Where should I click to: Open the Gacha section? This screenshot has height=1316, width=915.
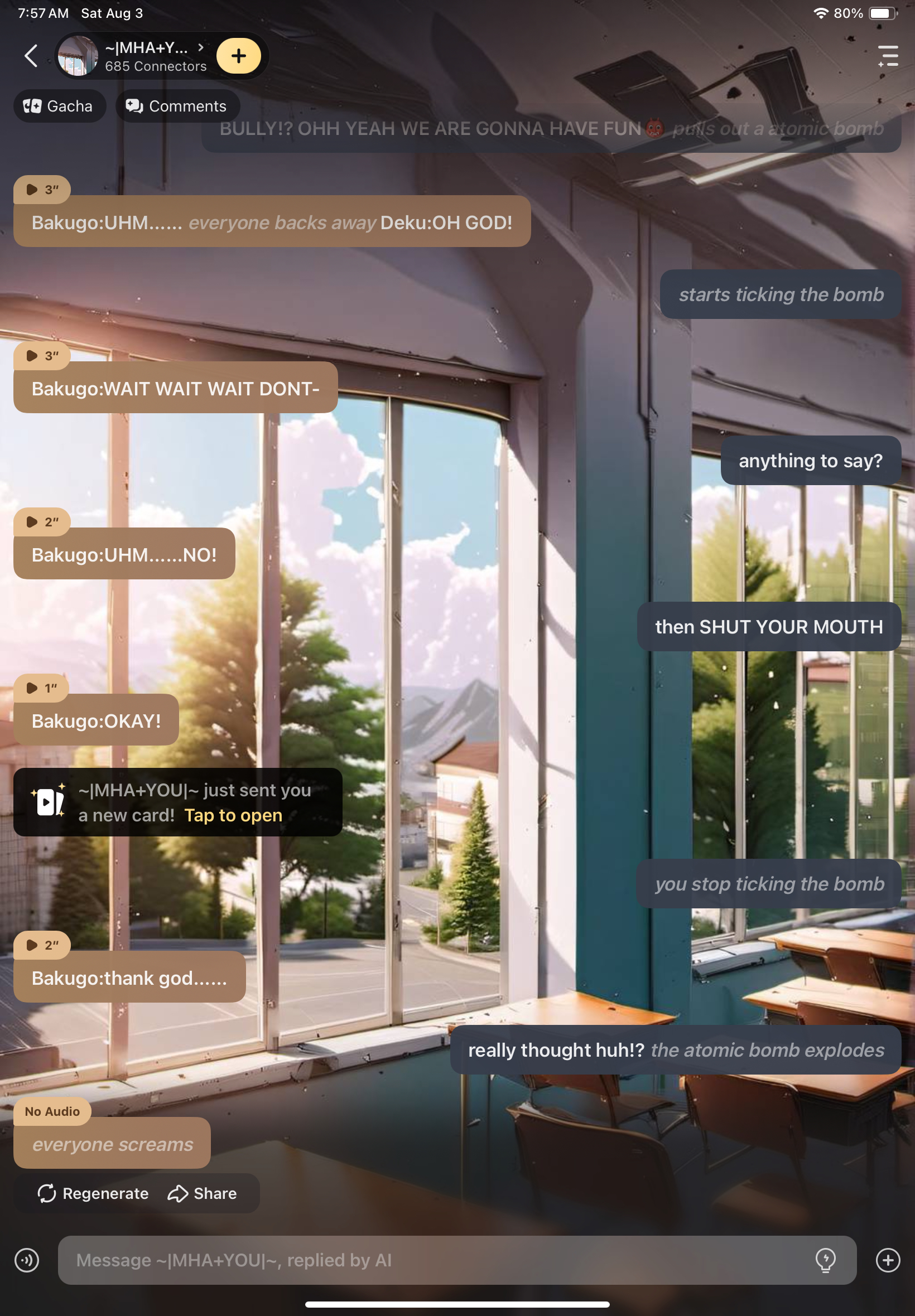[x=59, y=106]
